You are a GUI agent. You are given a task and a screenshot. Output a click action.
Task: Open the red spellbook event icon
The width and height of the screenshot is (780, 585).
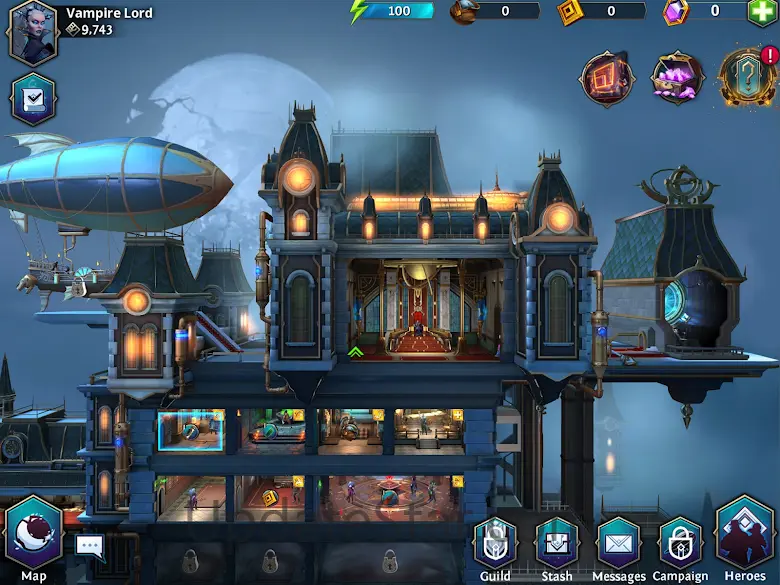[607, 77]
